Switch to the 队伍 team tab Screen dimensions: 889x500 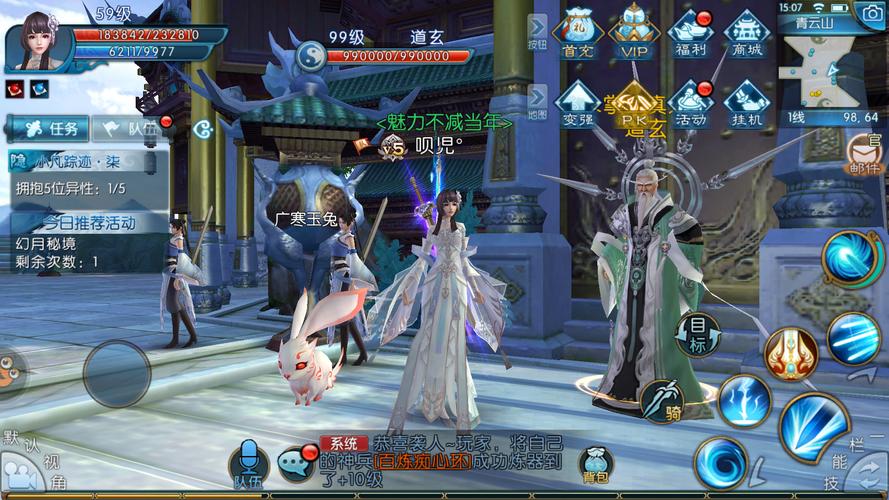(x=130, y=128)
